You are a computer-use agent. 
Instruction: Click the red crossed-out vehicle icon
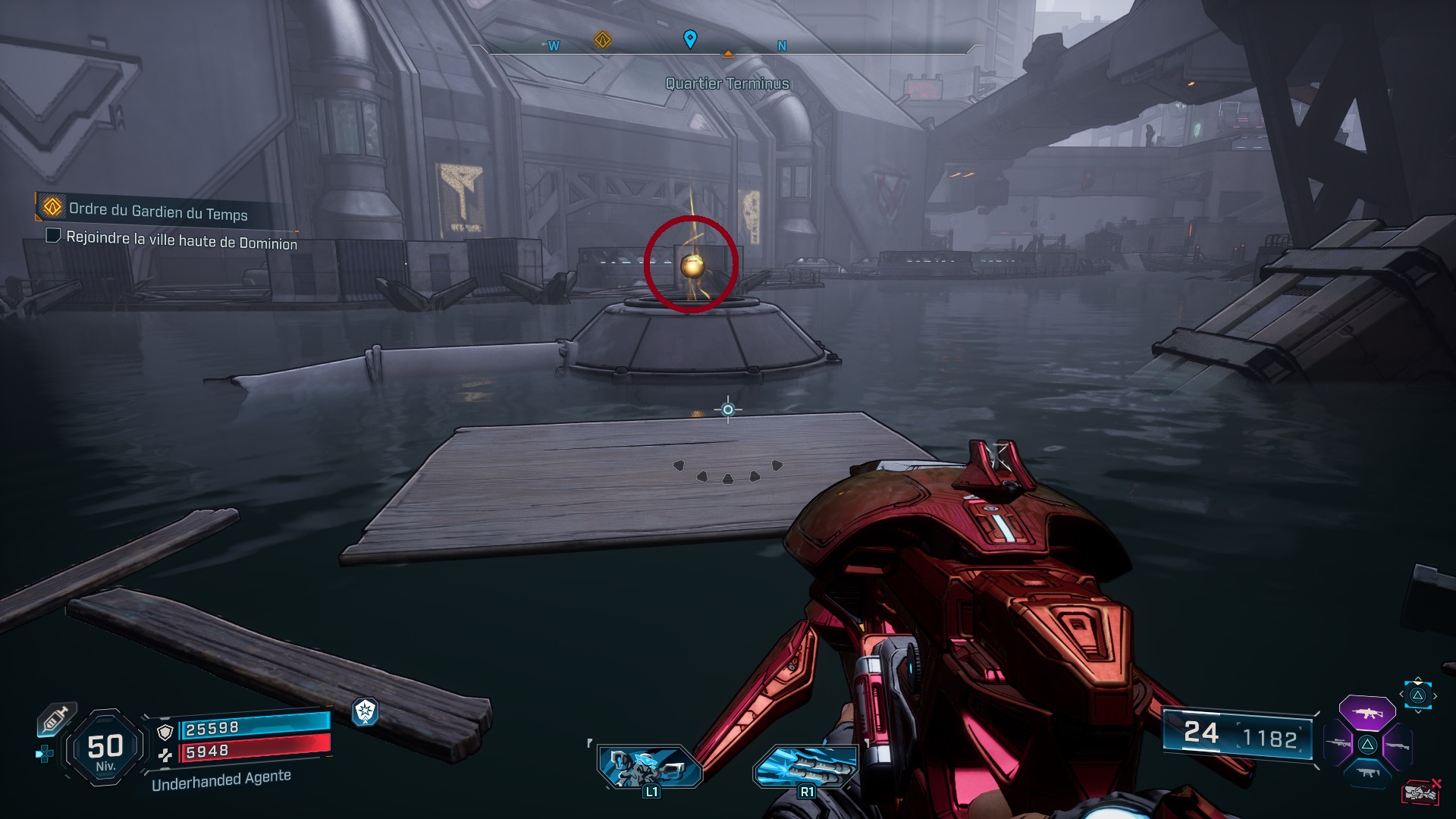click(1422, 791)
